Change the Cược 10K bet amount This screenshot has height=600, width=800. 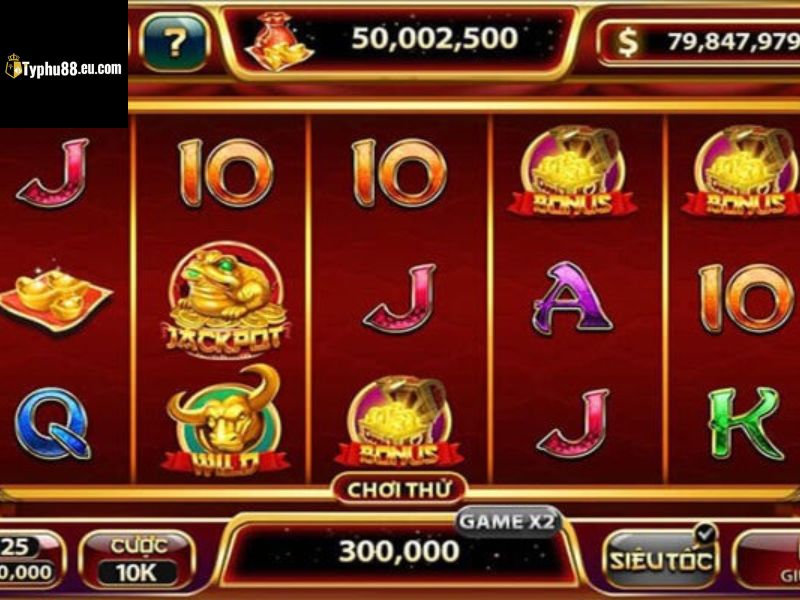point(137,559)
